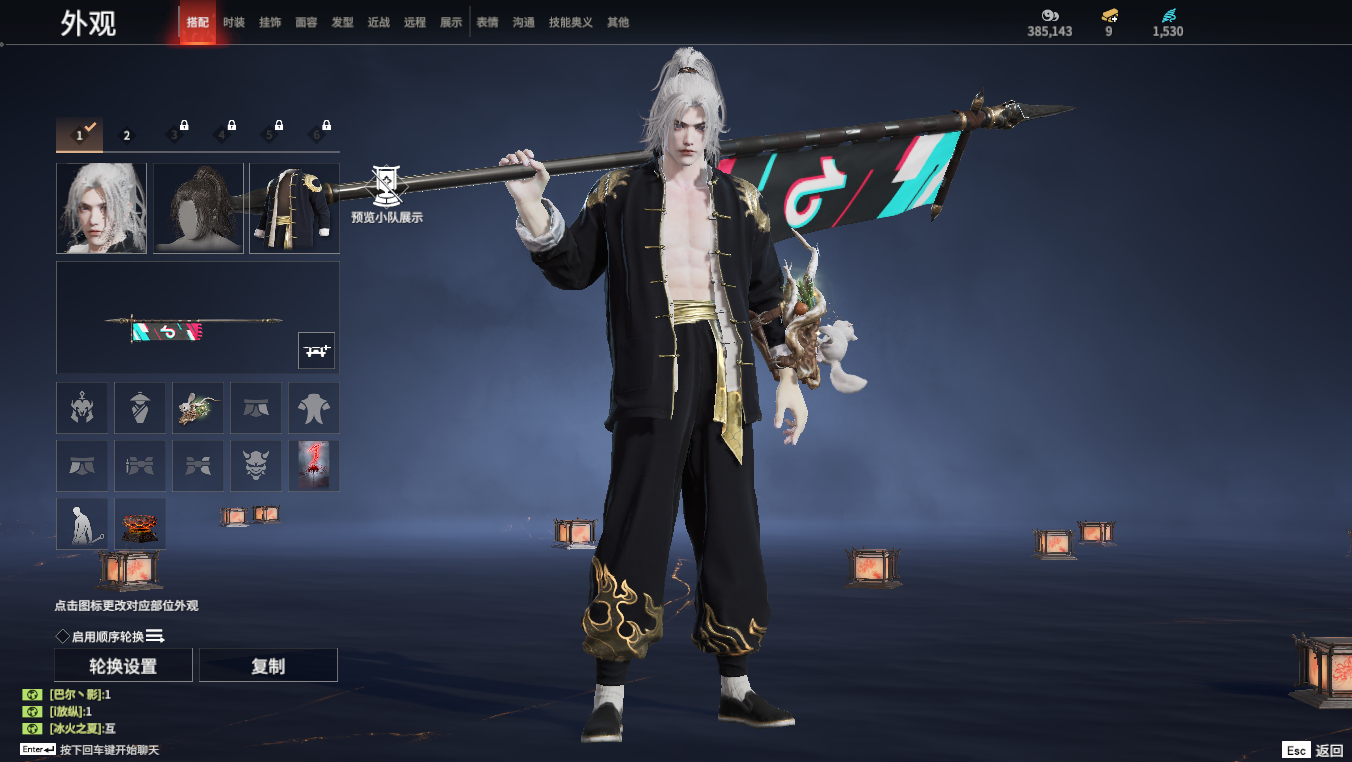
Task: Switch to the 远程 tab
Action: click(414, 22)
